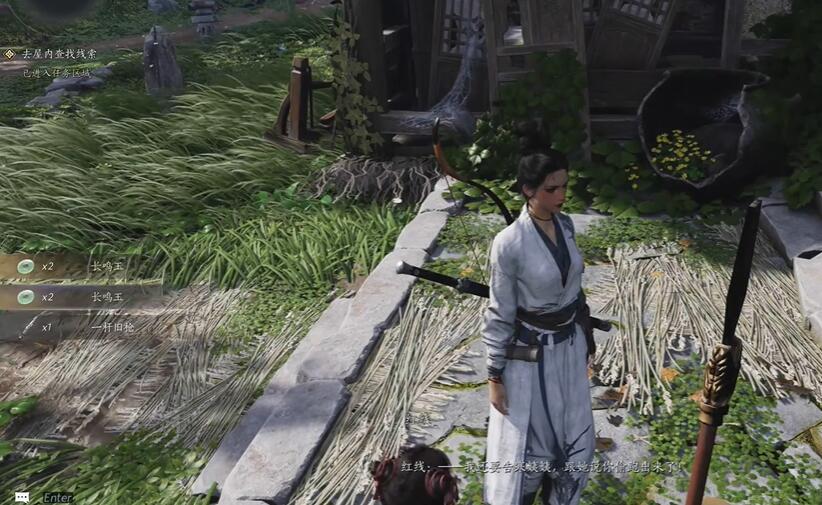Open the quest tracker 去屋内查找线索

click(x=60, y=54)
